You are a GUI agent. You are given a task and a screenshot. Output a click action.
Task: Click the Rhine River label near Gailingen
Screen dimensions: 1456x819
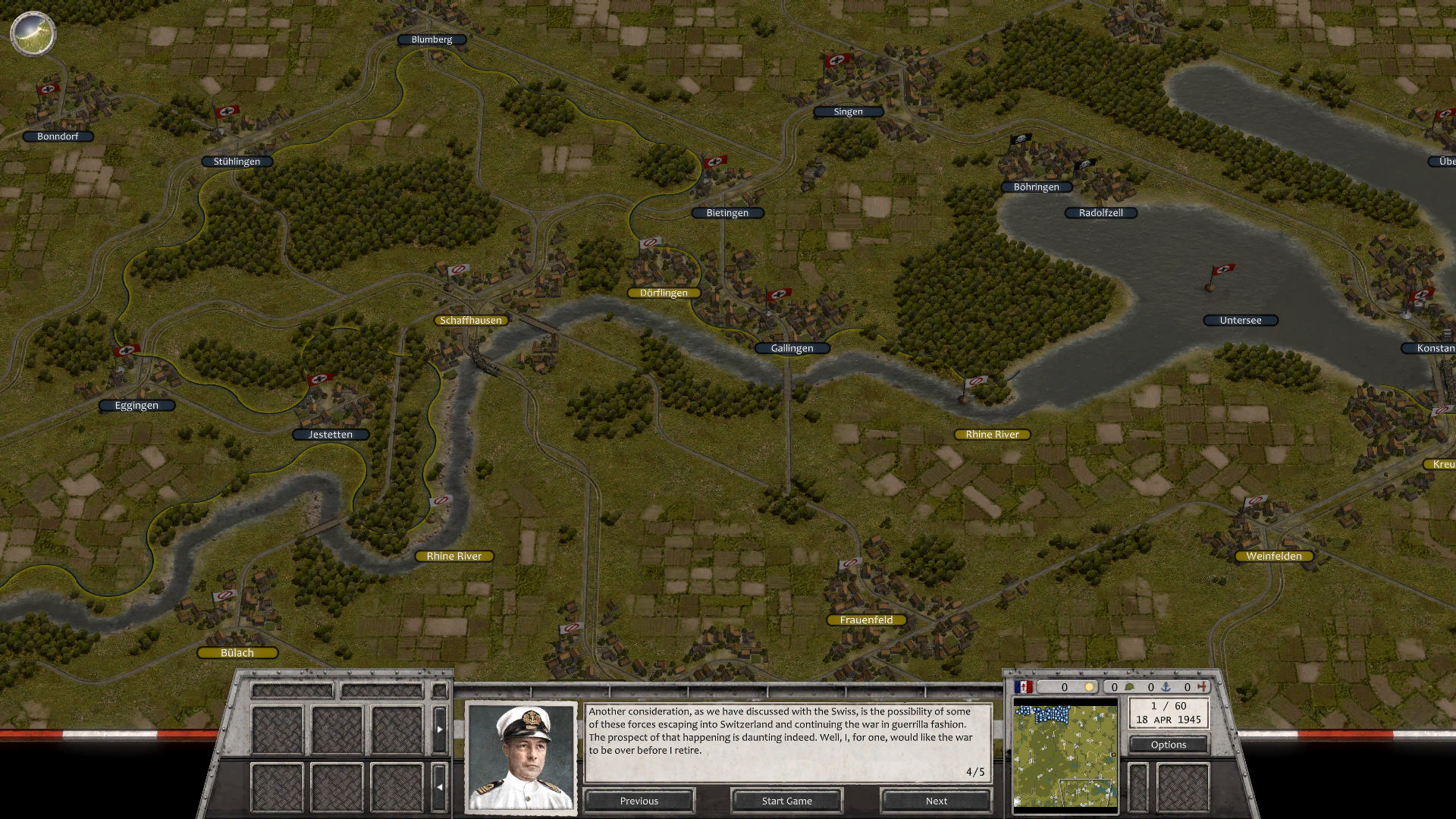[992, 434]
